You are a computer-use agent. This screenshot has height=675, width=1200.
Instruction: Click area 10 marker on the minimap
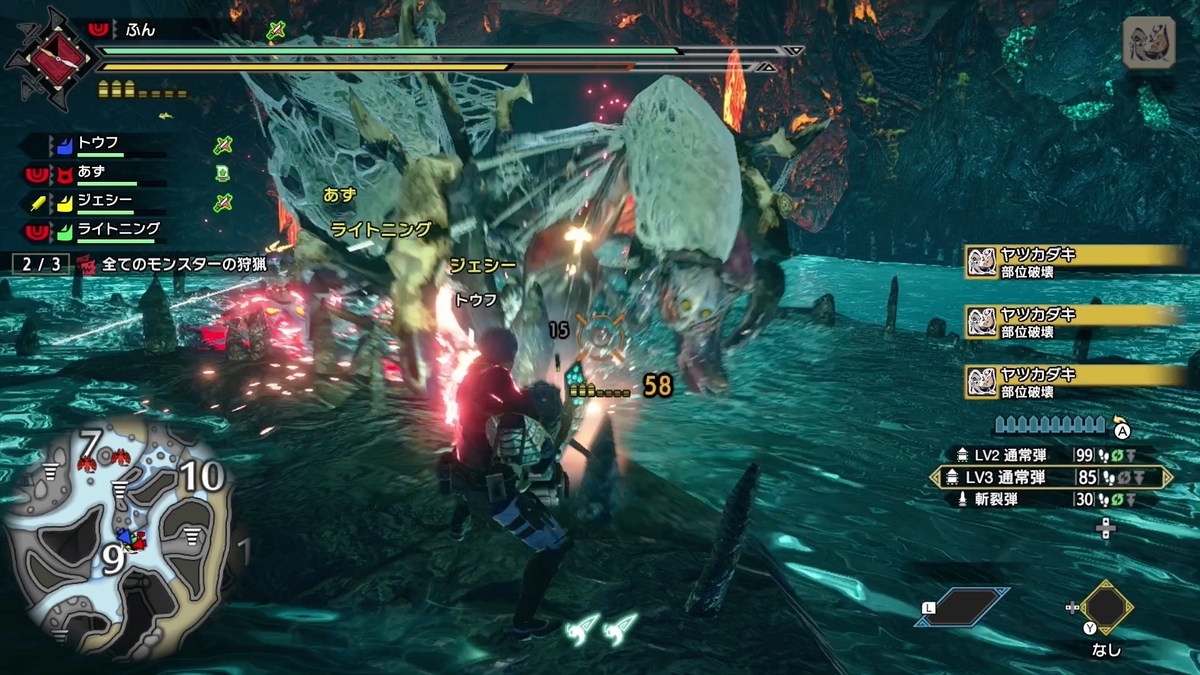click(x=201, y=478)
